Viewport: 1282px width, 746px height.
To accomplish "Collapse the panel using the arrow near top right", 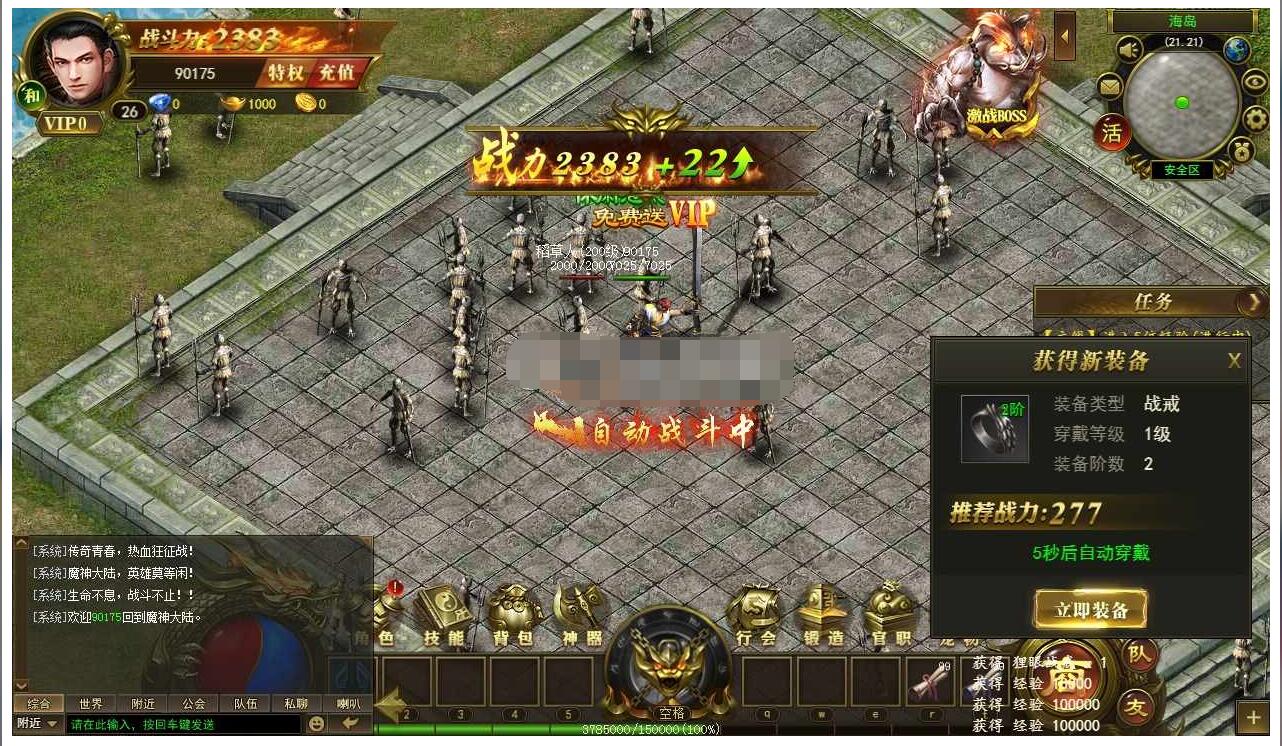I will coord(1063,38).
